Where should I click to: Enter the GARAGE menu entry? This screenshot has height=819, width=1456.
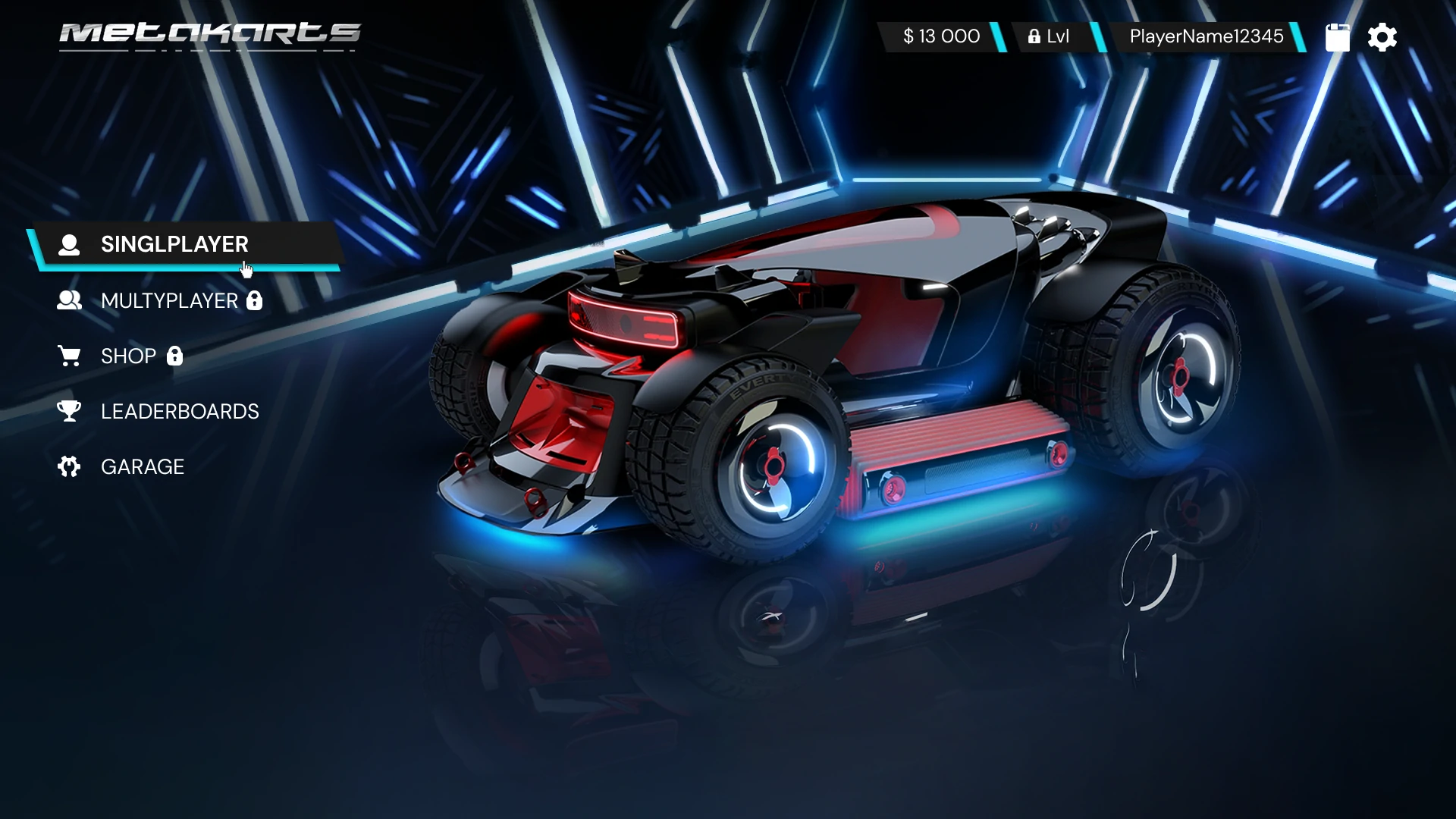pos(143,467)
